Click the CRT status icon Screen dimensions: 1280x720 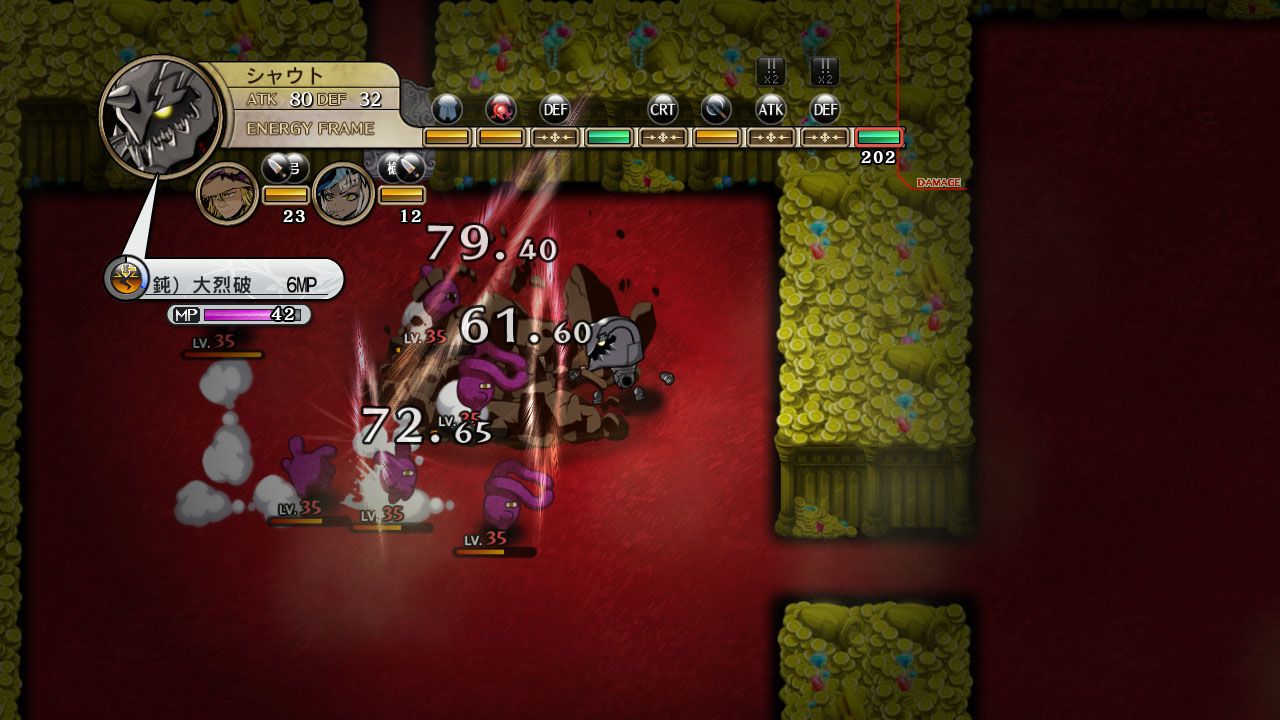pyautogui.click(x=663, y=109)
